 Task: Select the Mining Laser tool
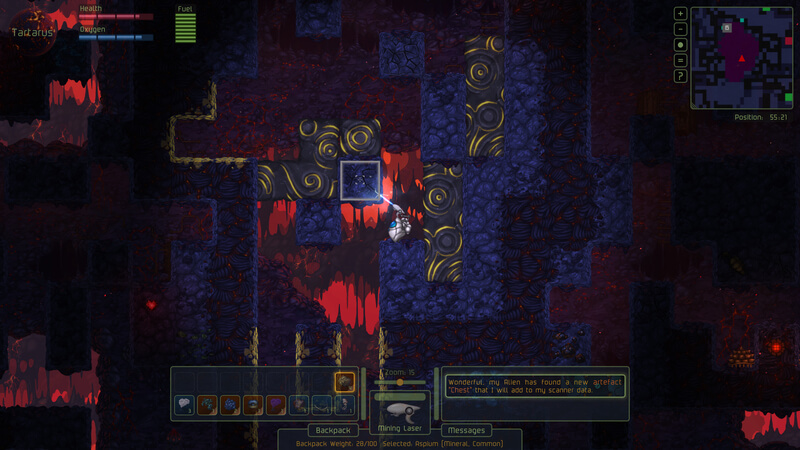click(x=400, y=410)
